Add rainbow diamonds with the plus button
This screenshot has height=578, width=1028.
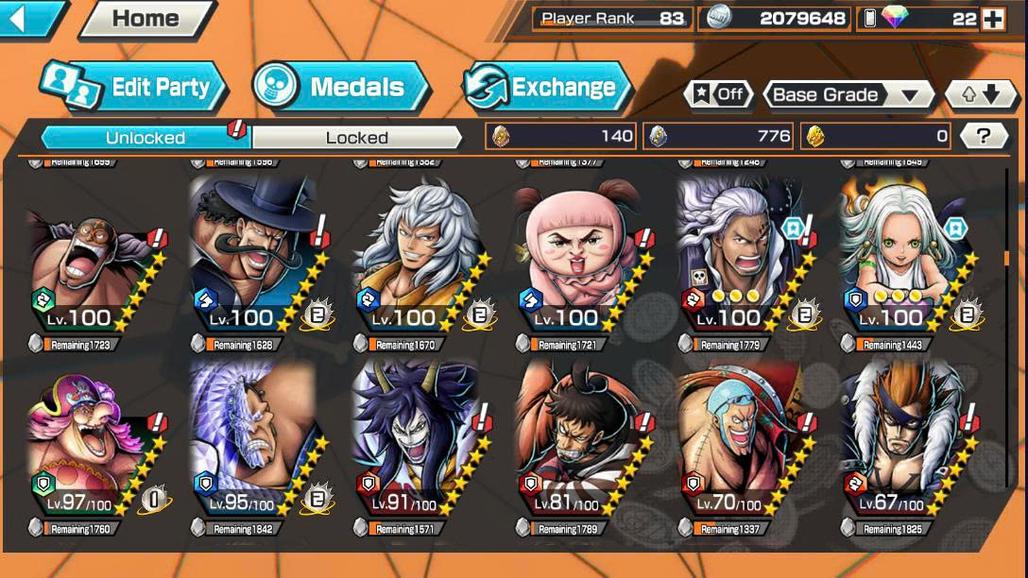point(992,19)
